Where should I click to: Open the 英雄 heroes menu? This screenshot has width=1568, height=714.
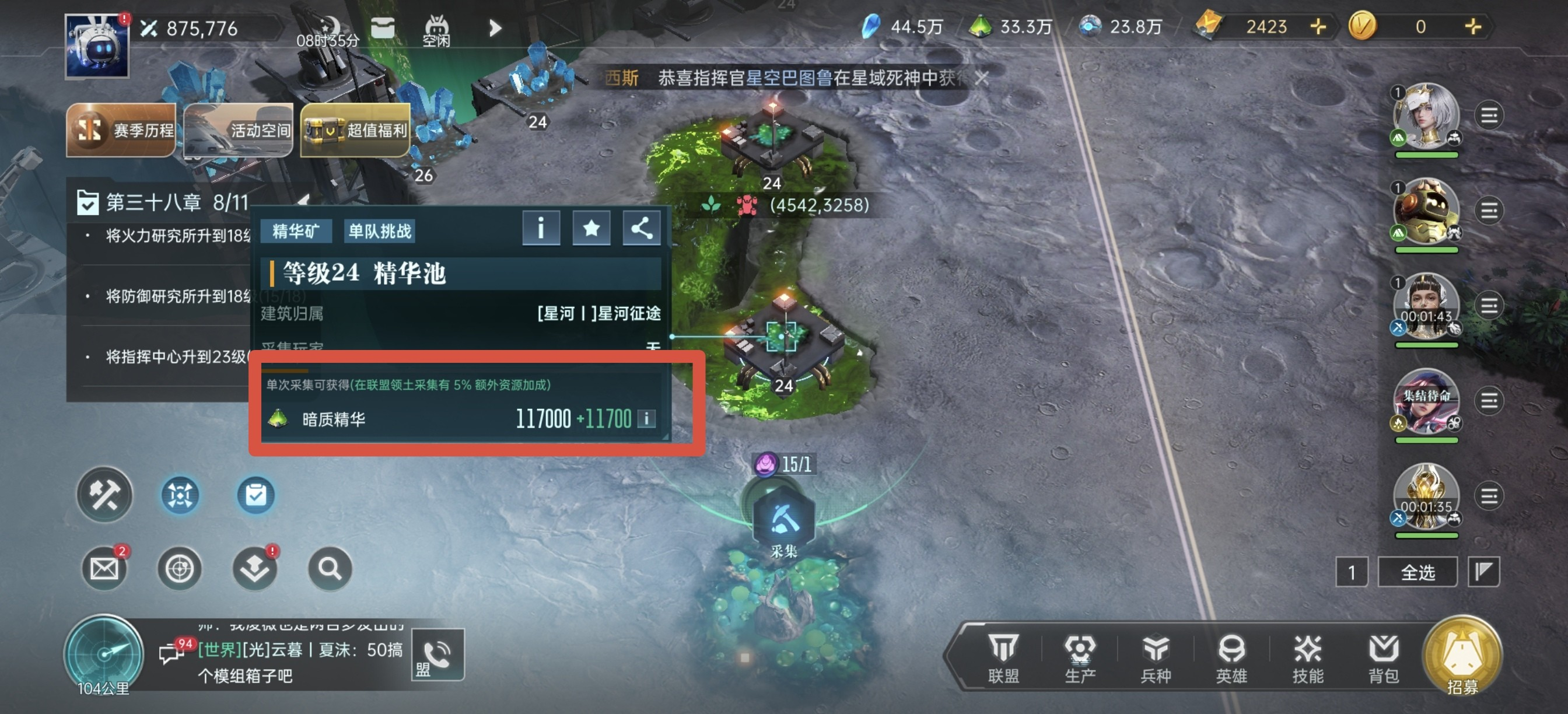pos(1231,657)
